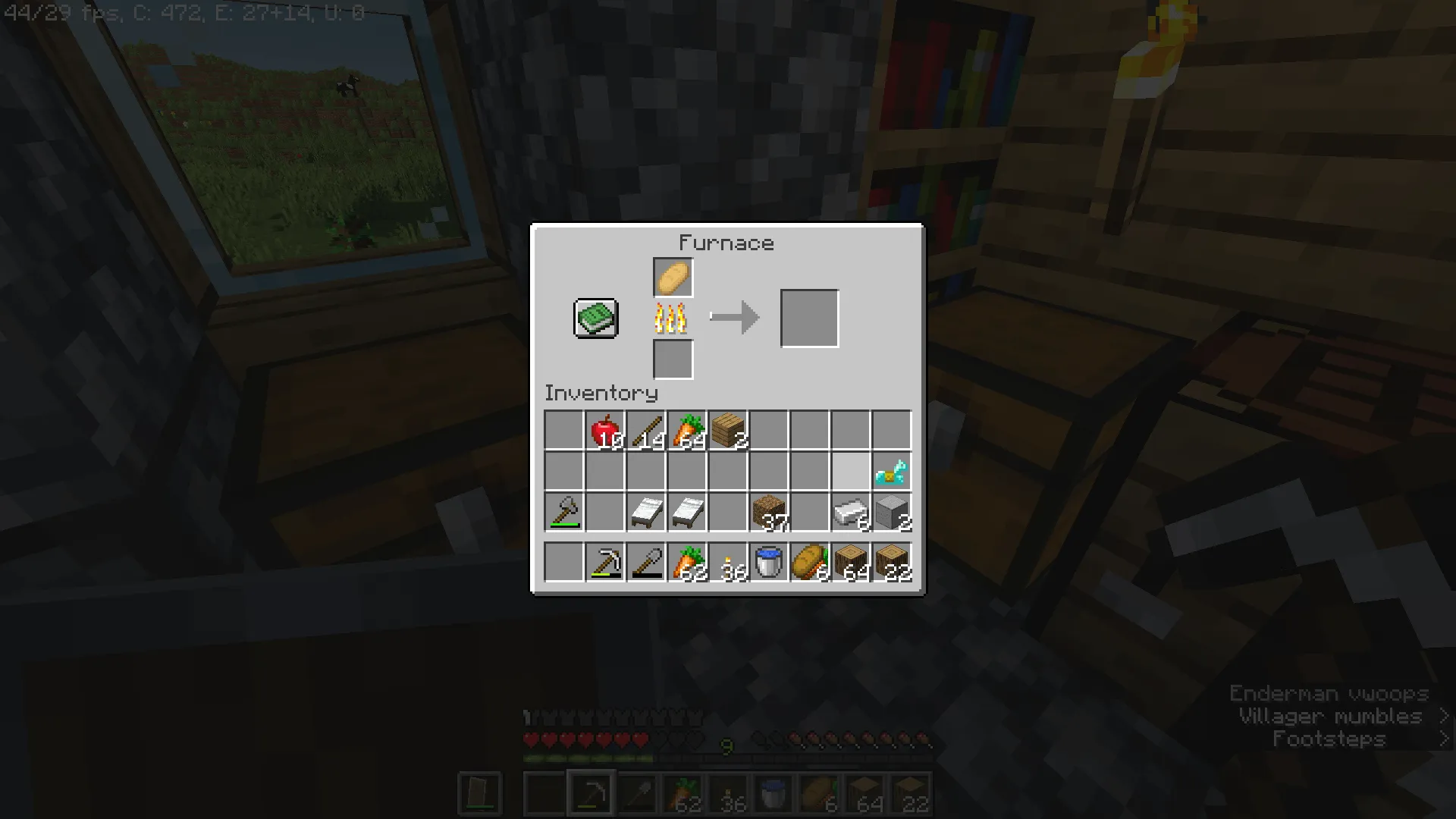Click the empty fuel slot below the flames
1456x819 pixels.
[x=672, y=358]
